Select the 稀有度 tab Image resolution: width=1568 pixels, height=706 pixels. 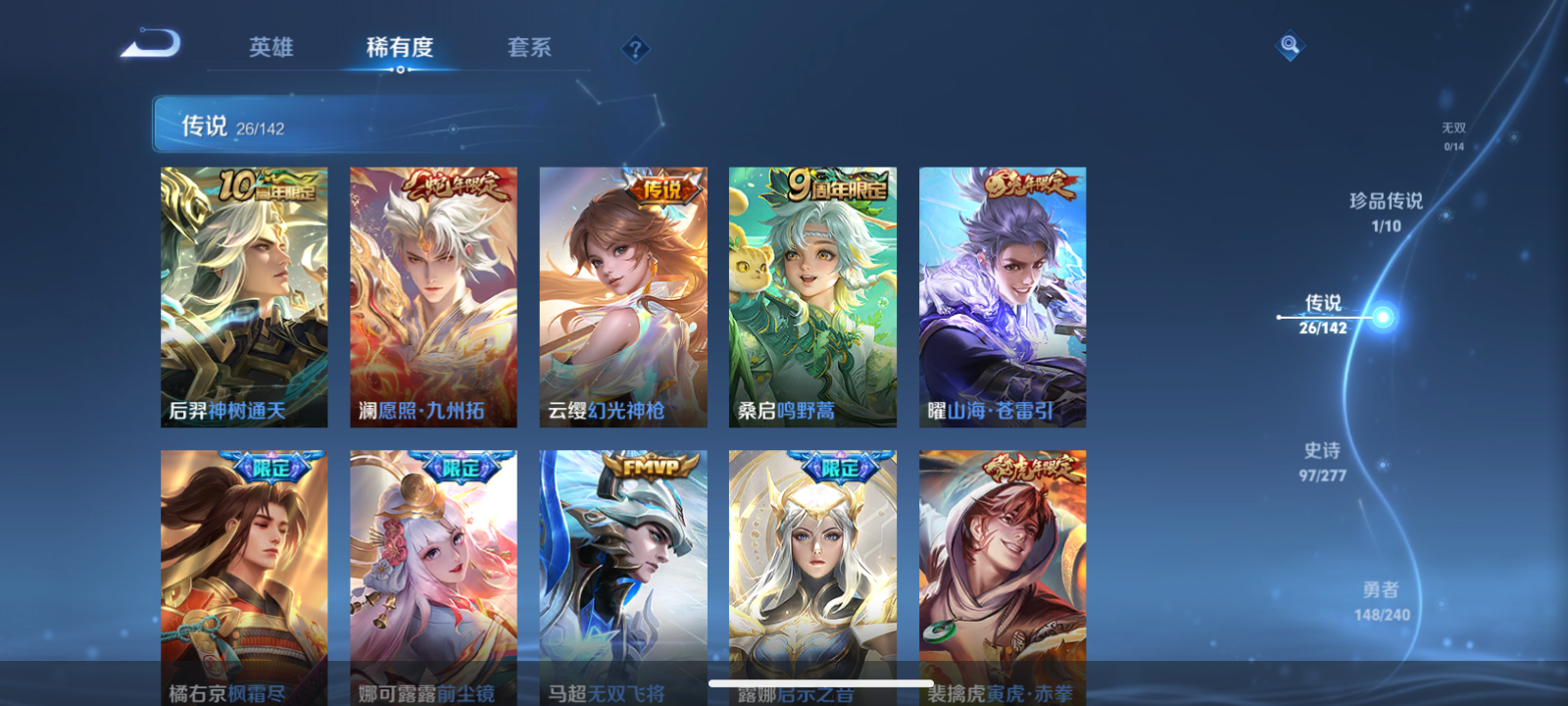398,48
